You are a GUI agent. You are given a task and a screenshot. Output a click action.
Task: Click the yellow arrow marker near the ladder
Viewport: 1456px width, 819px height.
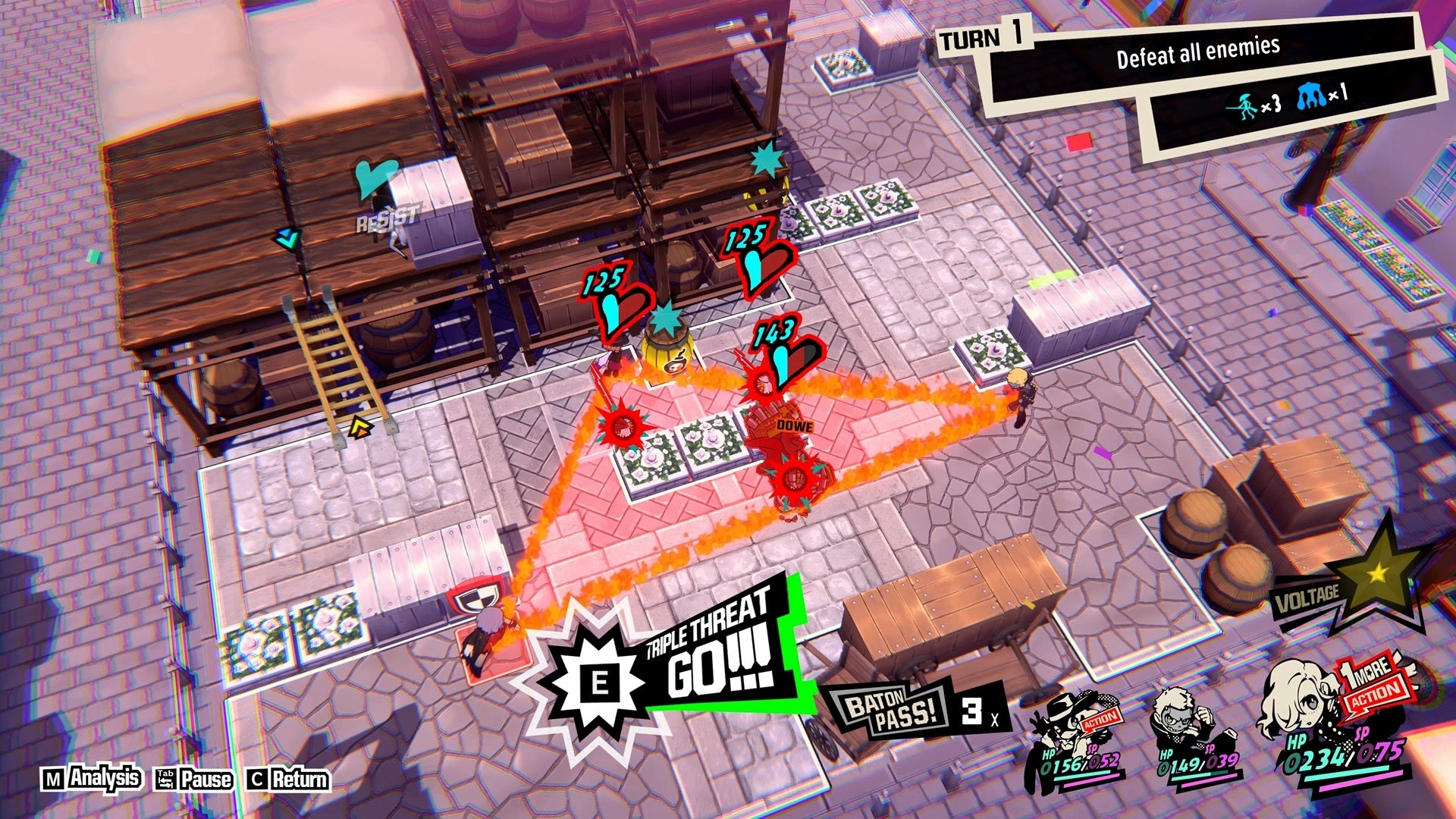coord(360,428)
